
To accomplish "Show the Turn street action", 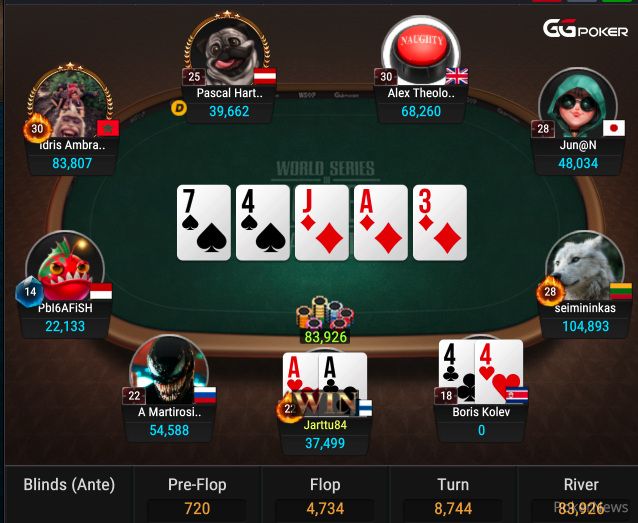I will click(453, 495).
